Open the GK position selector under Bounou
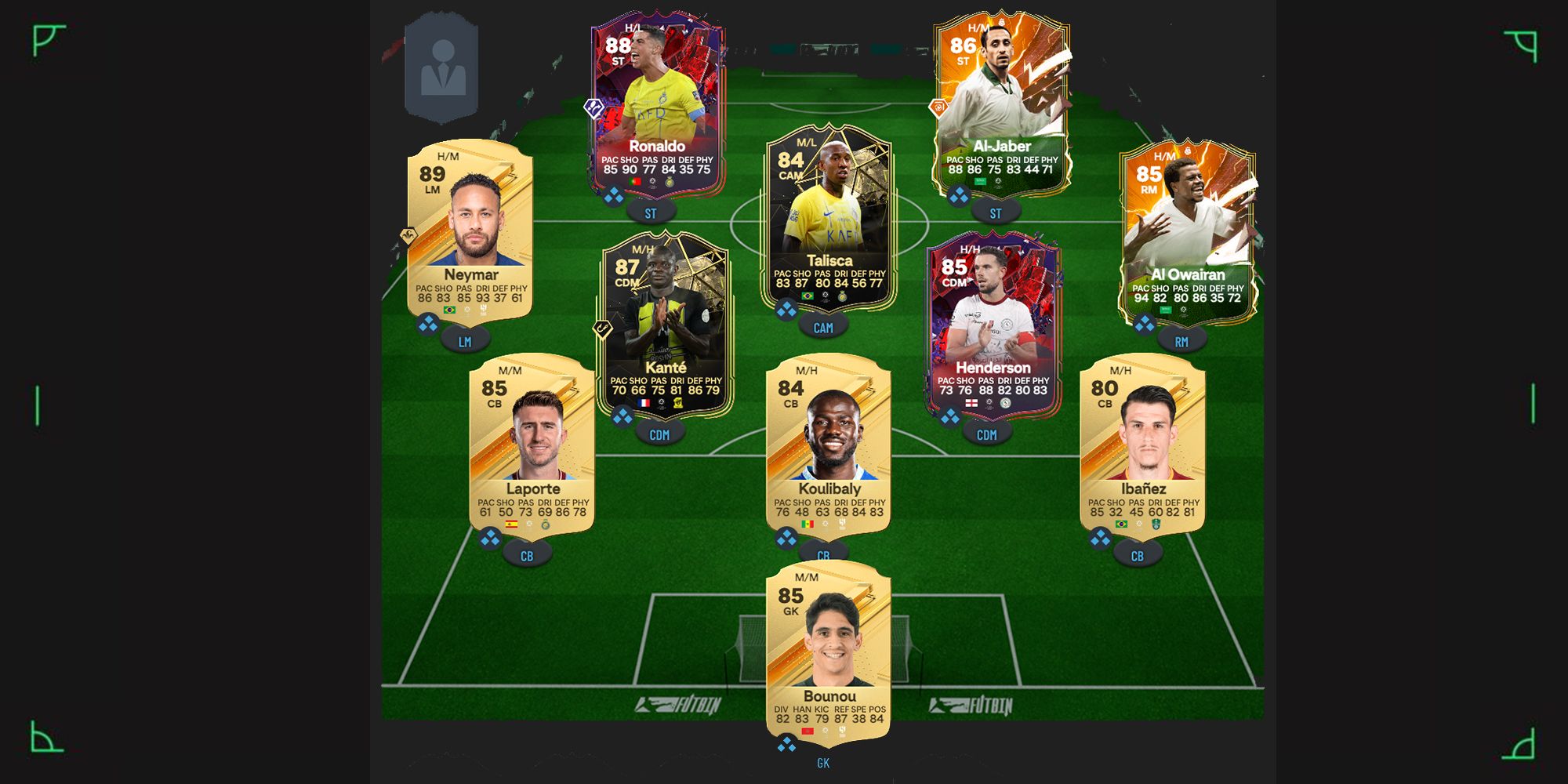 (823, 762)
